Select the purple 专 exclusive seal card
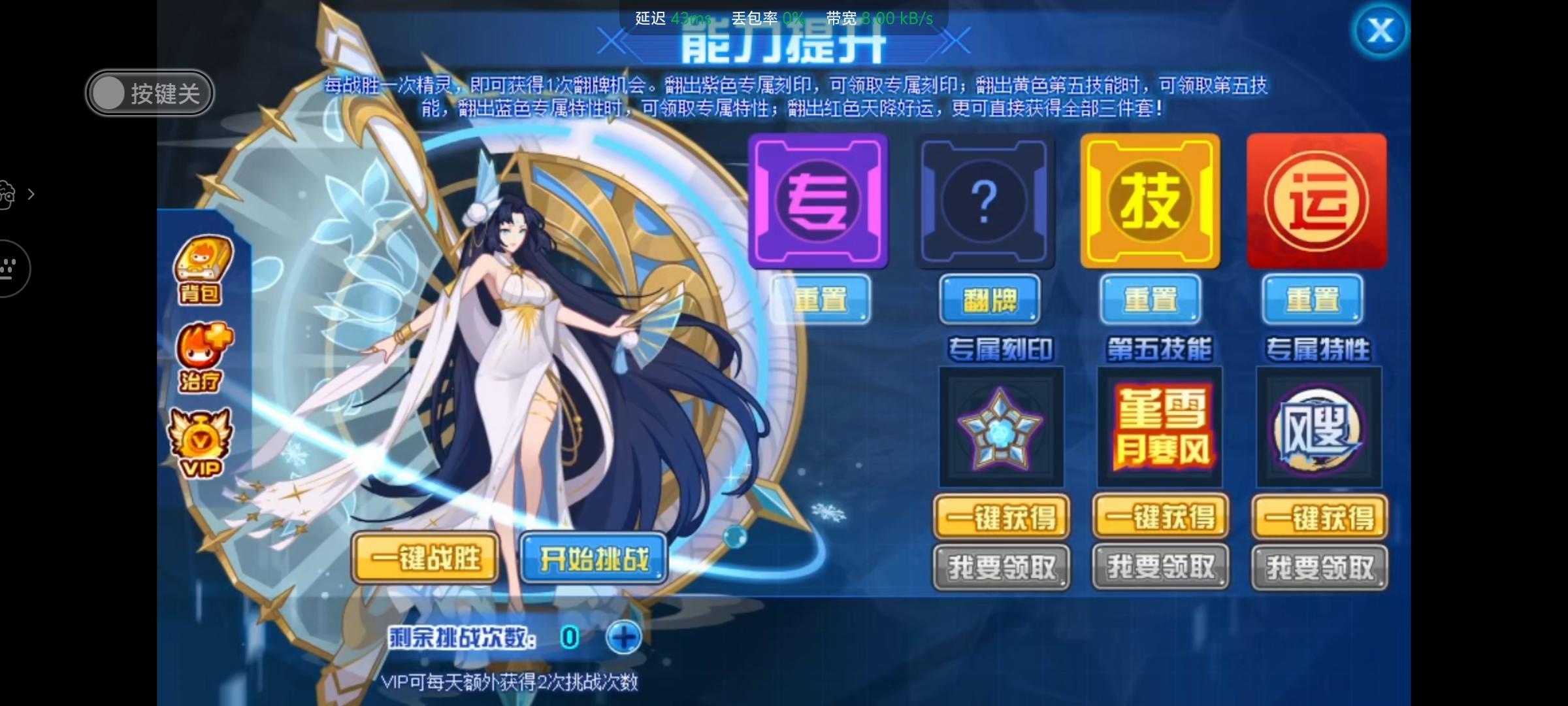The image size is (1568, 706). [x=819, y=201]
